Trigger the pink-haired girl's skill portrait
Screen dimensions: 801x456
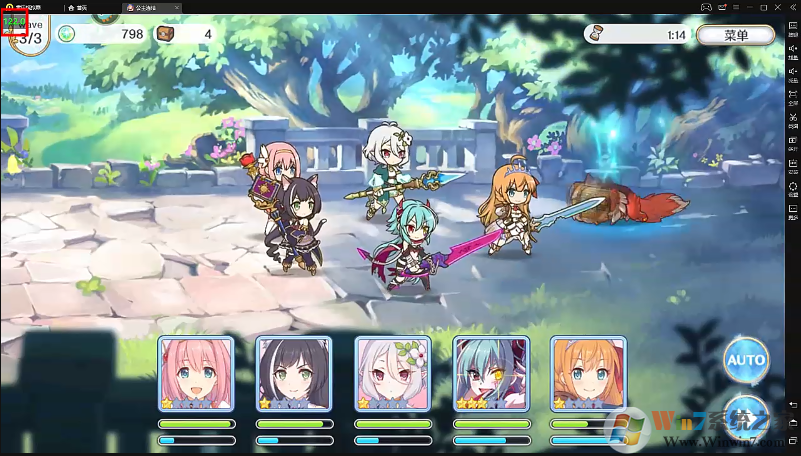click(197, 374)
